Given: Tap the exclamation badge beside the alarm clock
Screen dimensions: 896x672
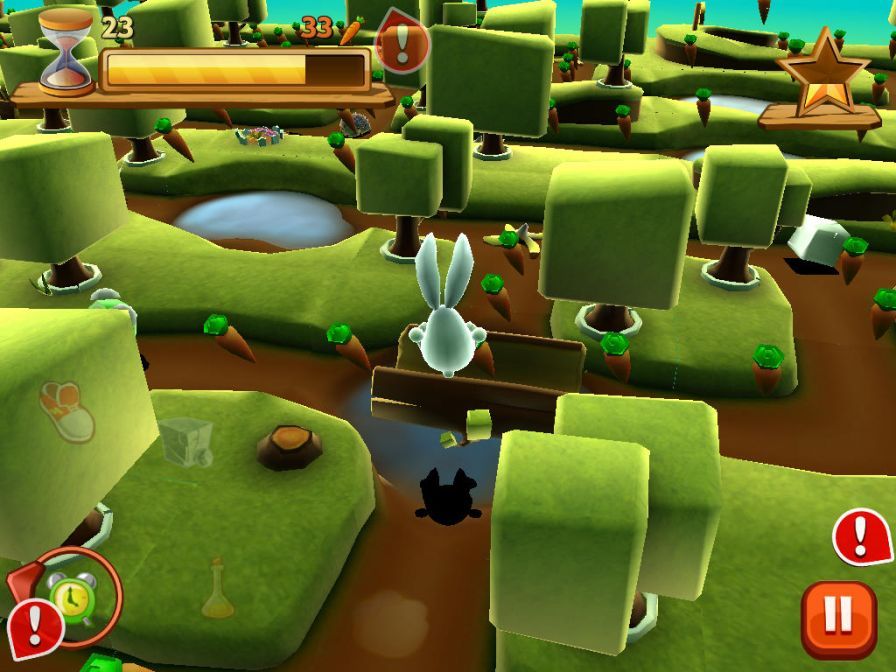Looking at the screenshot, I should coord(35,626).
